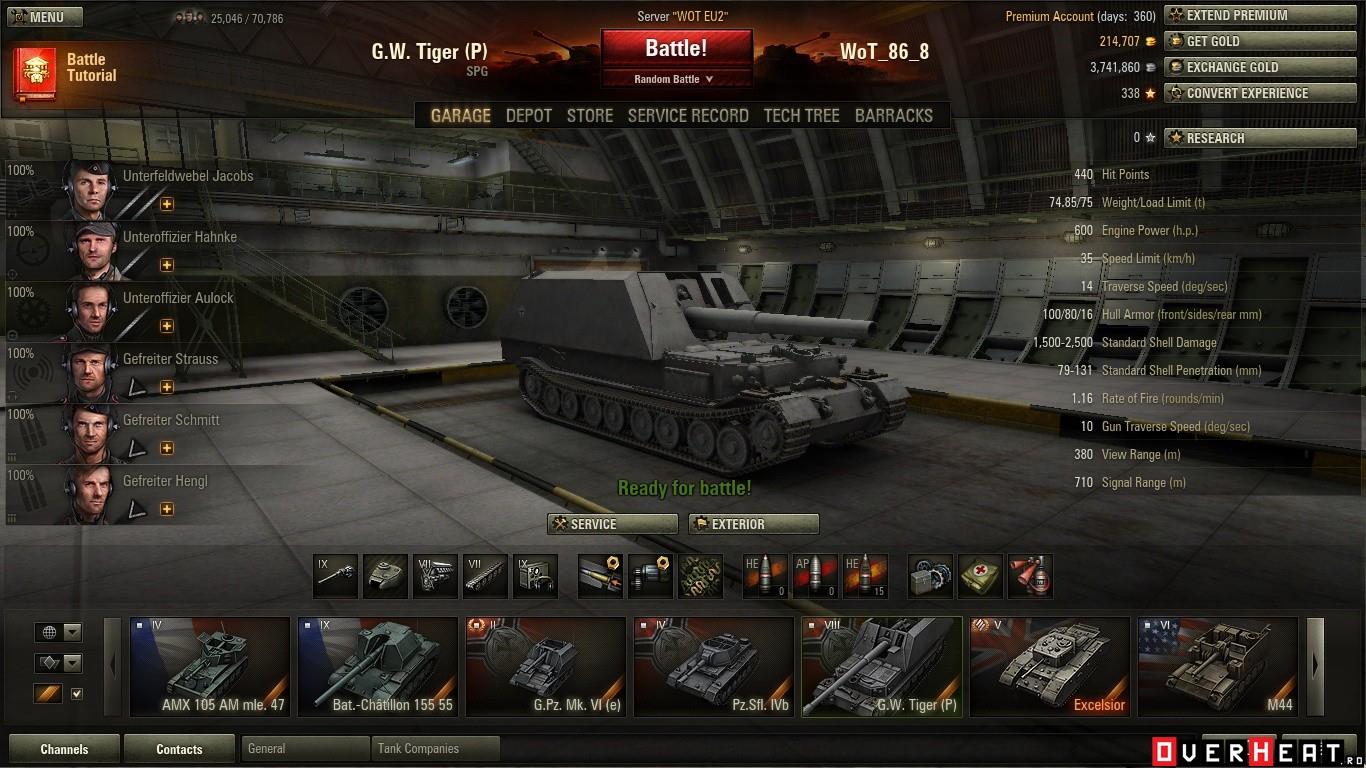
Task: Go to the Tech Tree tab
Action: (801, 116)
